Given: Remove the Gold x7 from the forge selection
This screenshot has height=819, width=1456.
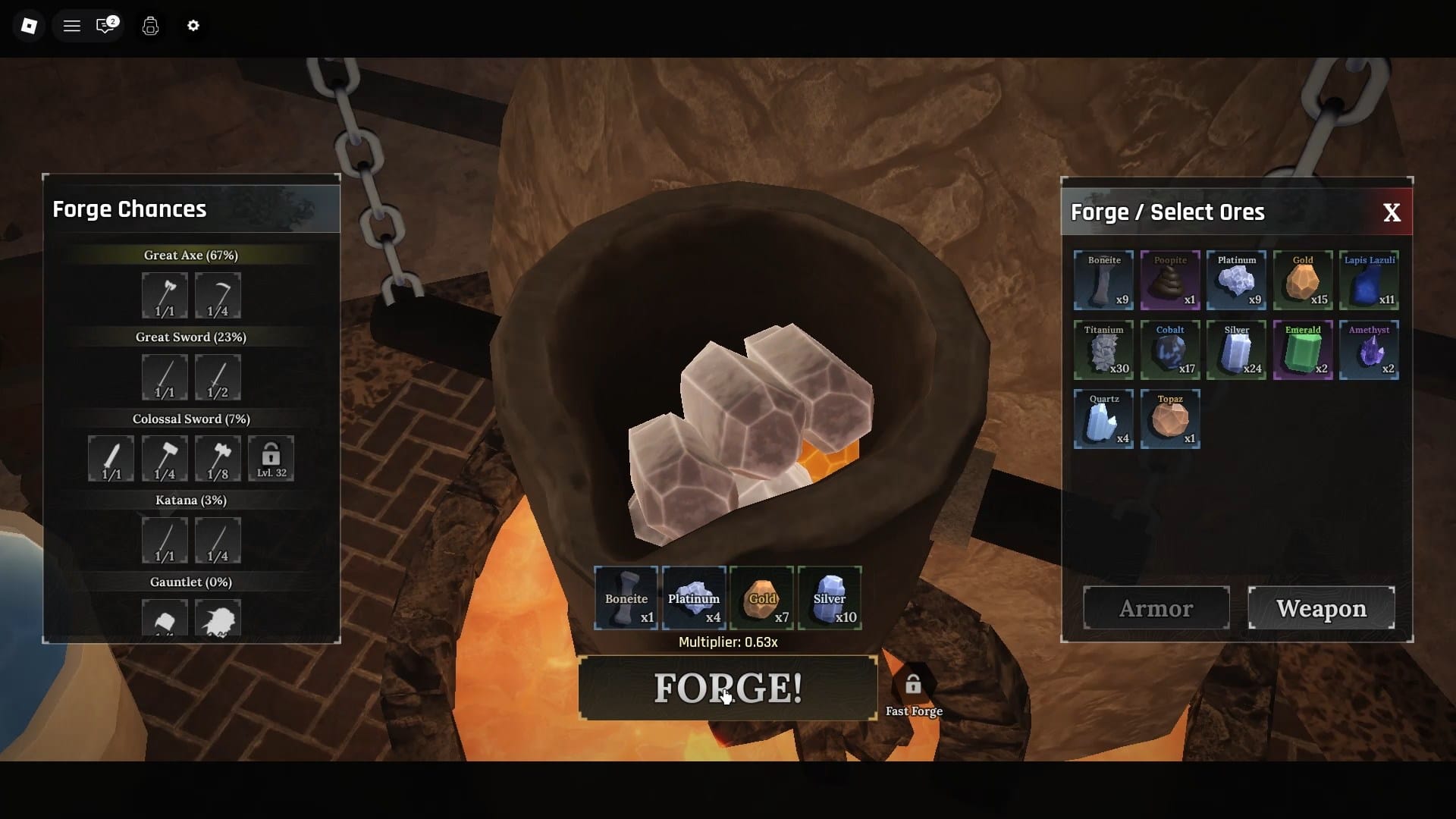Looking at the screenshot, I should 761,598.
